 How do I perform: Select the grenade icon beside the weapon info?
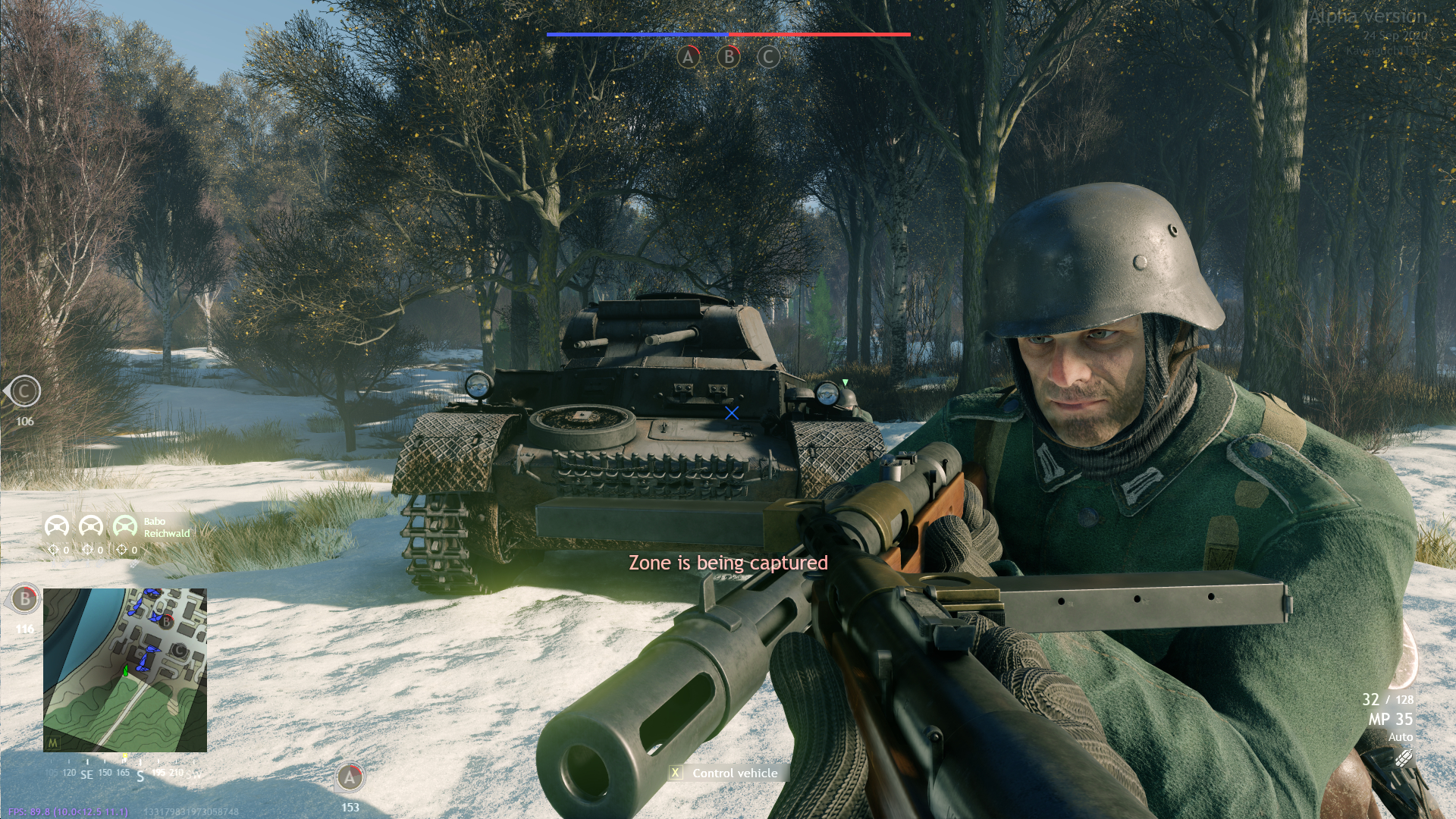1403,758
